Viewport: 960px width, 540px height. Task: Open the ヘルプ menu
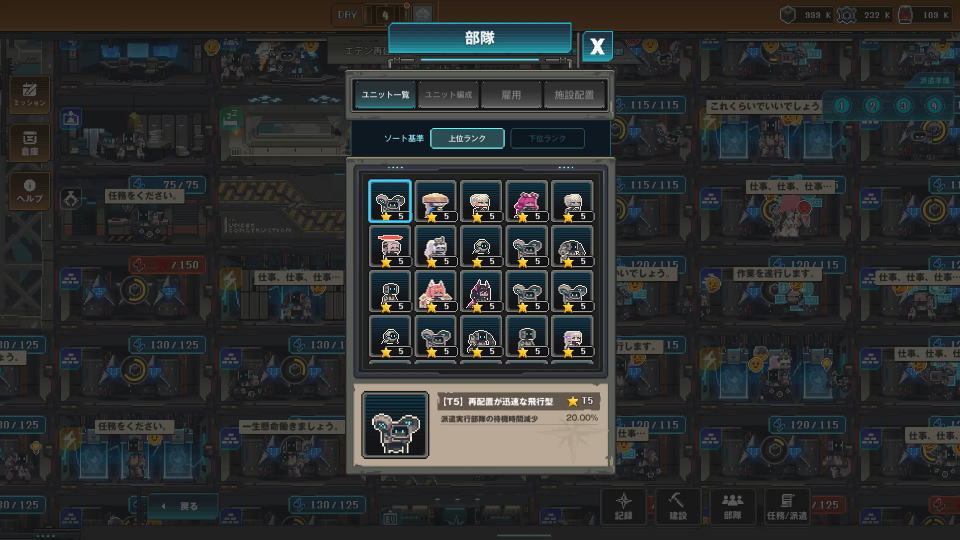29,192
